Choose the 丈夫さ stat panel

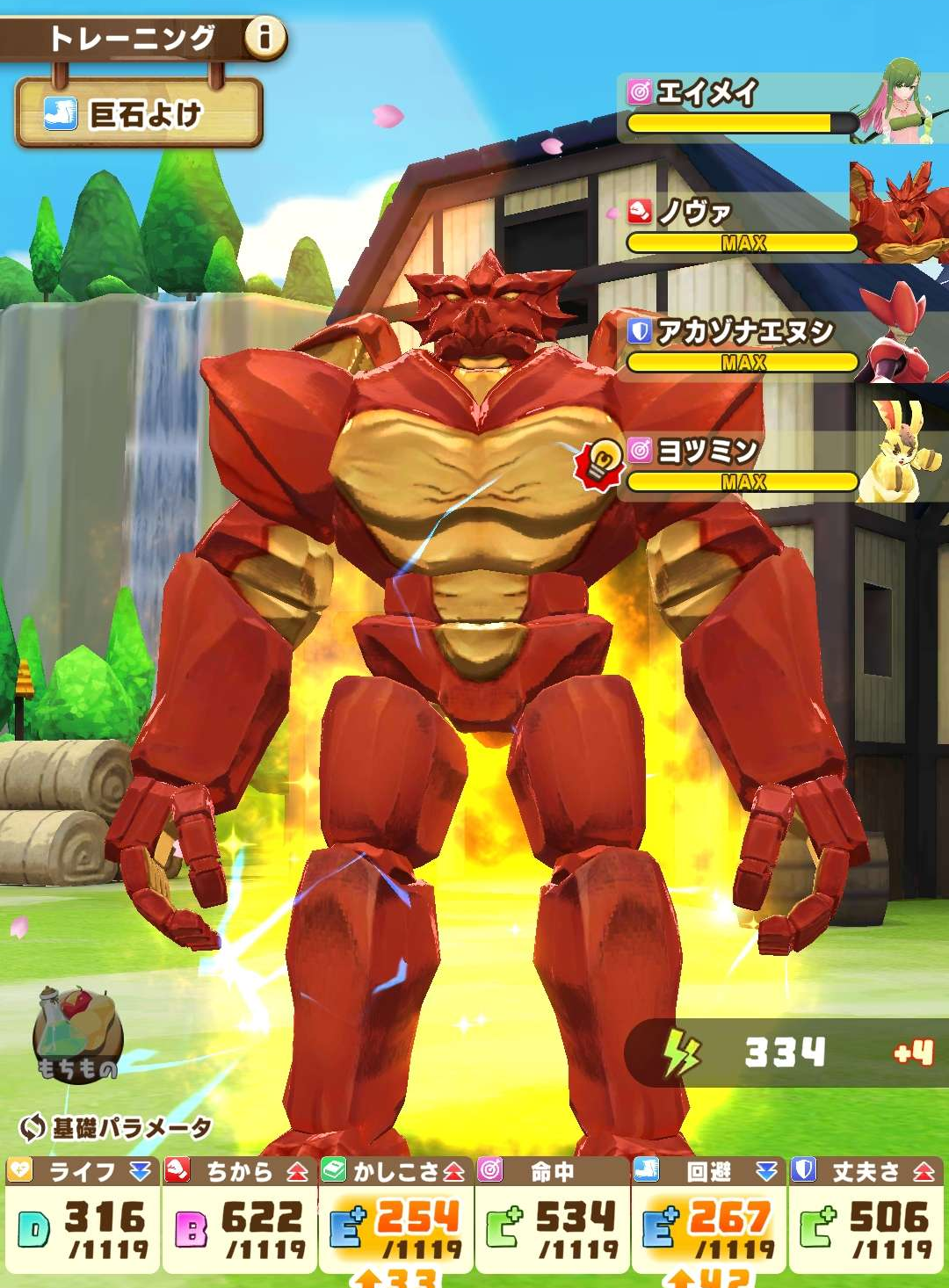tap(866, 1216)
